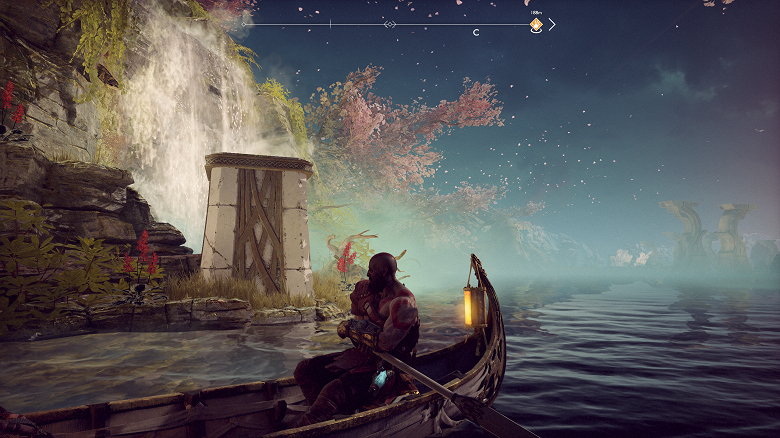Select the orange objective marker on compass

tap(536, 24)
